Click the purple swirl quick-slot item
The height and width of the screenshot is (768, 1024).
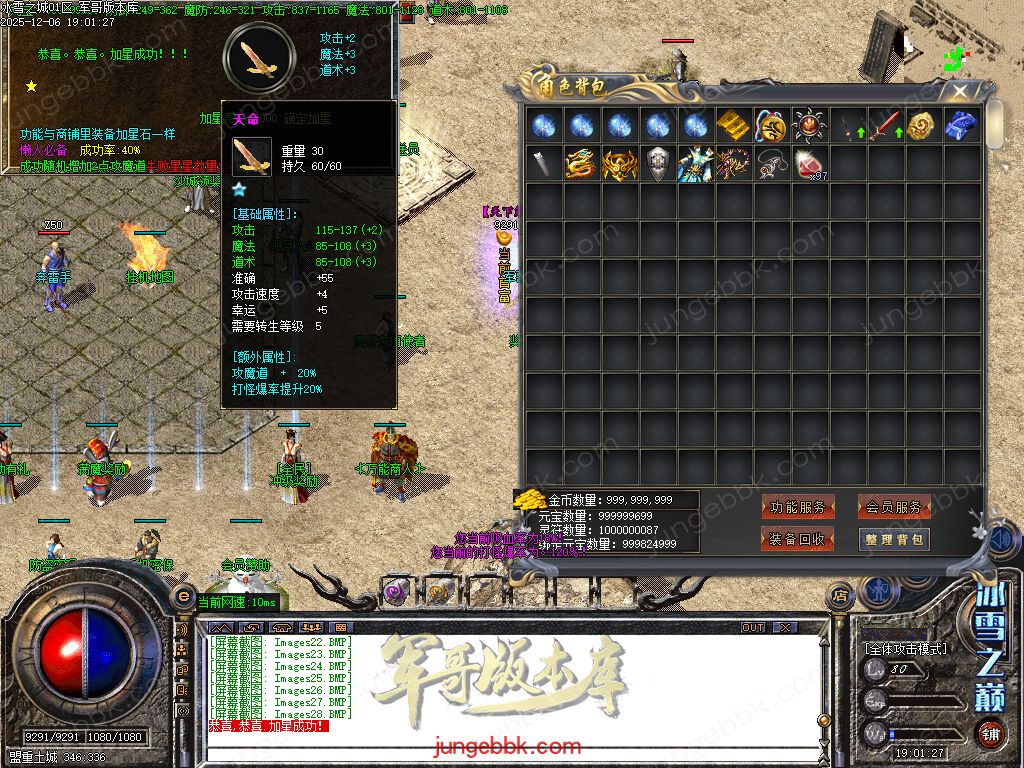click(396, 591)
